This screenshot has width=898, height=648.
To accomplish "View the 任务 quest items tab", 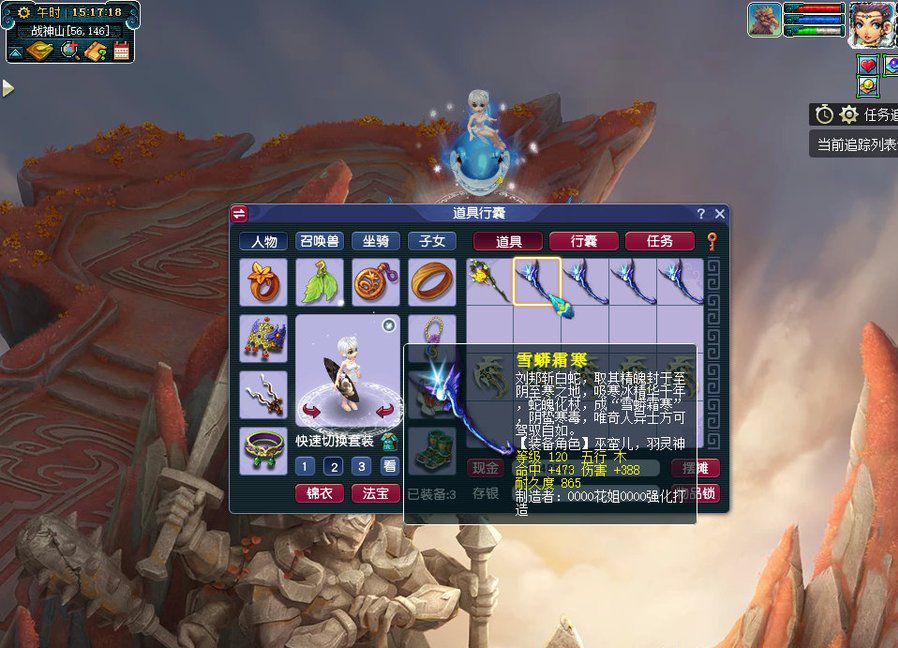I will [x=659, y=241].
